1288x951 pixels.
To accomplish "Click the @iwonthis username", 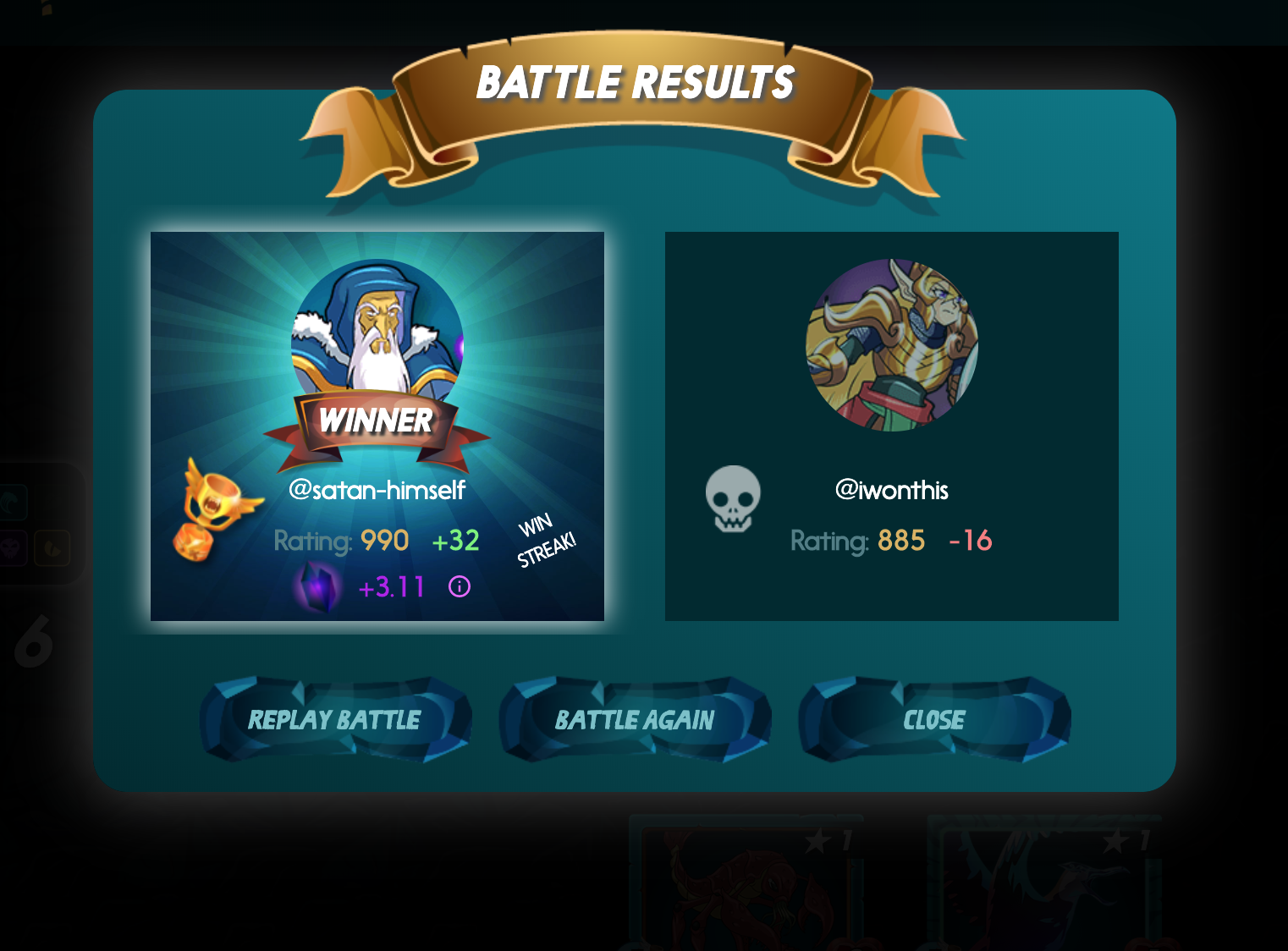I will click(x=893, y=490).
